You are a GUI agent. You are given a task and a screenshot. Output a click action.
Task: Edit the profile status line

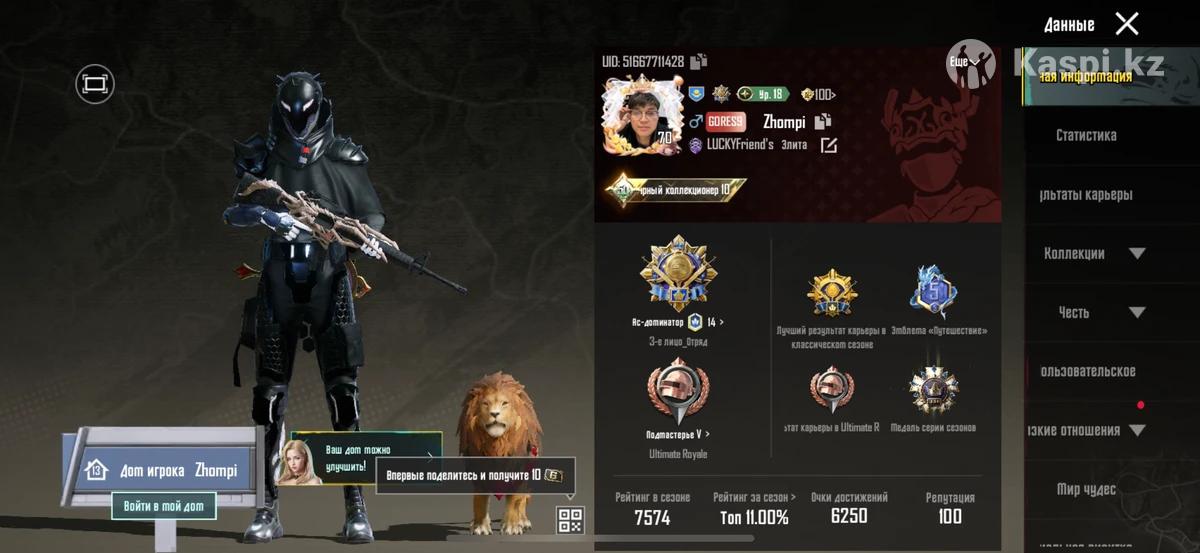pyautogui.click(x=829, y=146)
